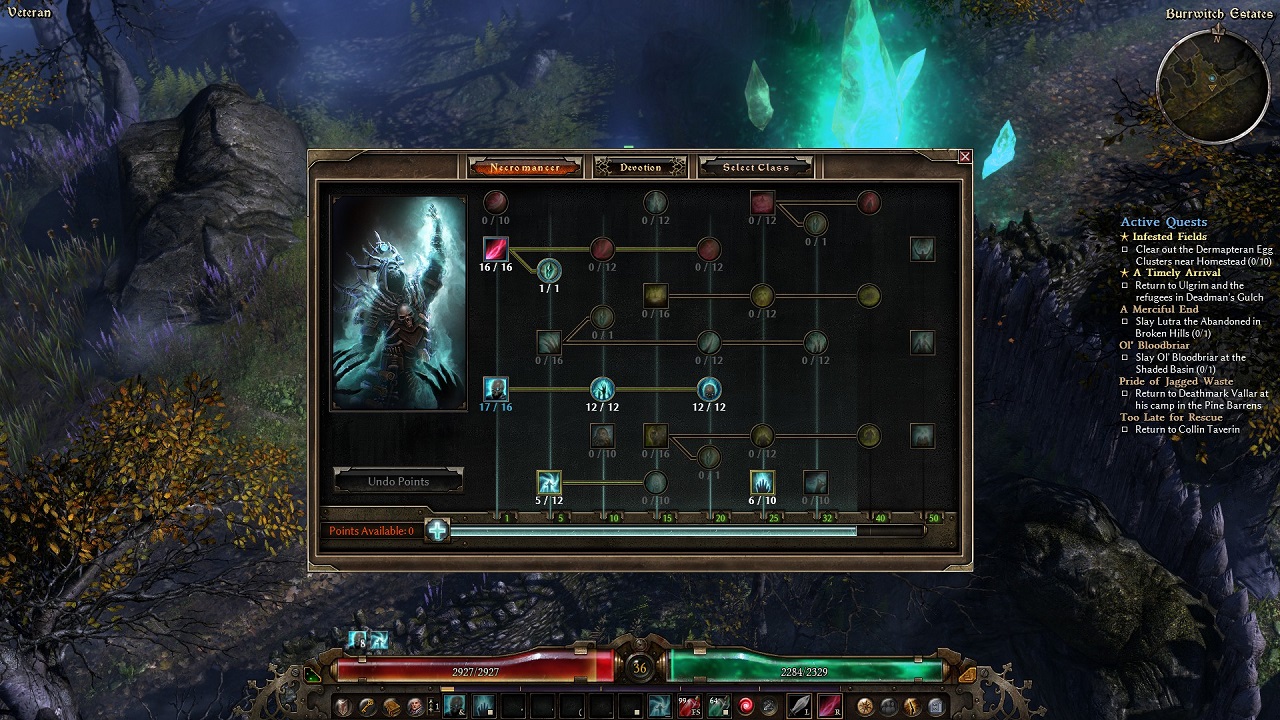Select the red slash skill at 16/16
This screenshot has width=1280, height=720.
496,248
